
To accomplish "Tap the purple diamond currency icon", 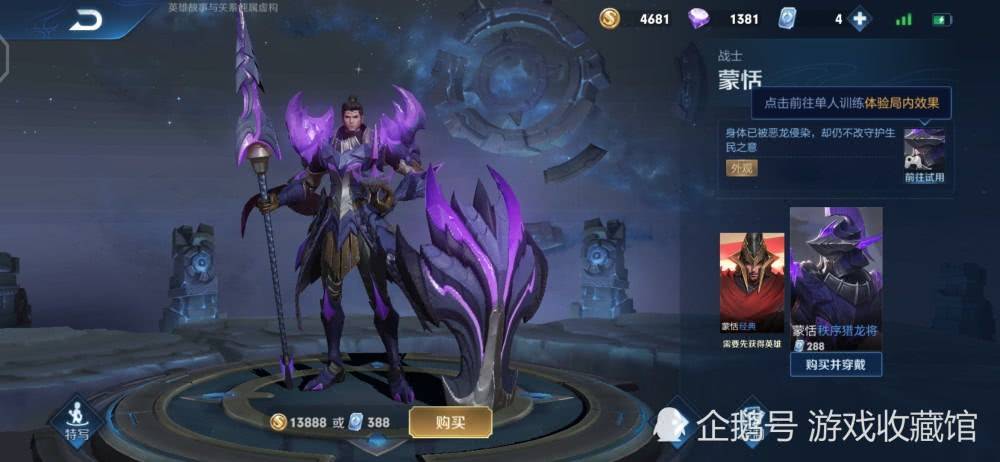I will coord(700,19).
